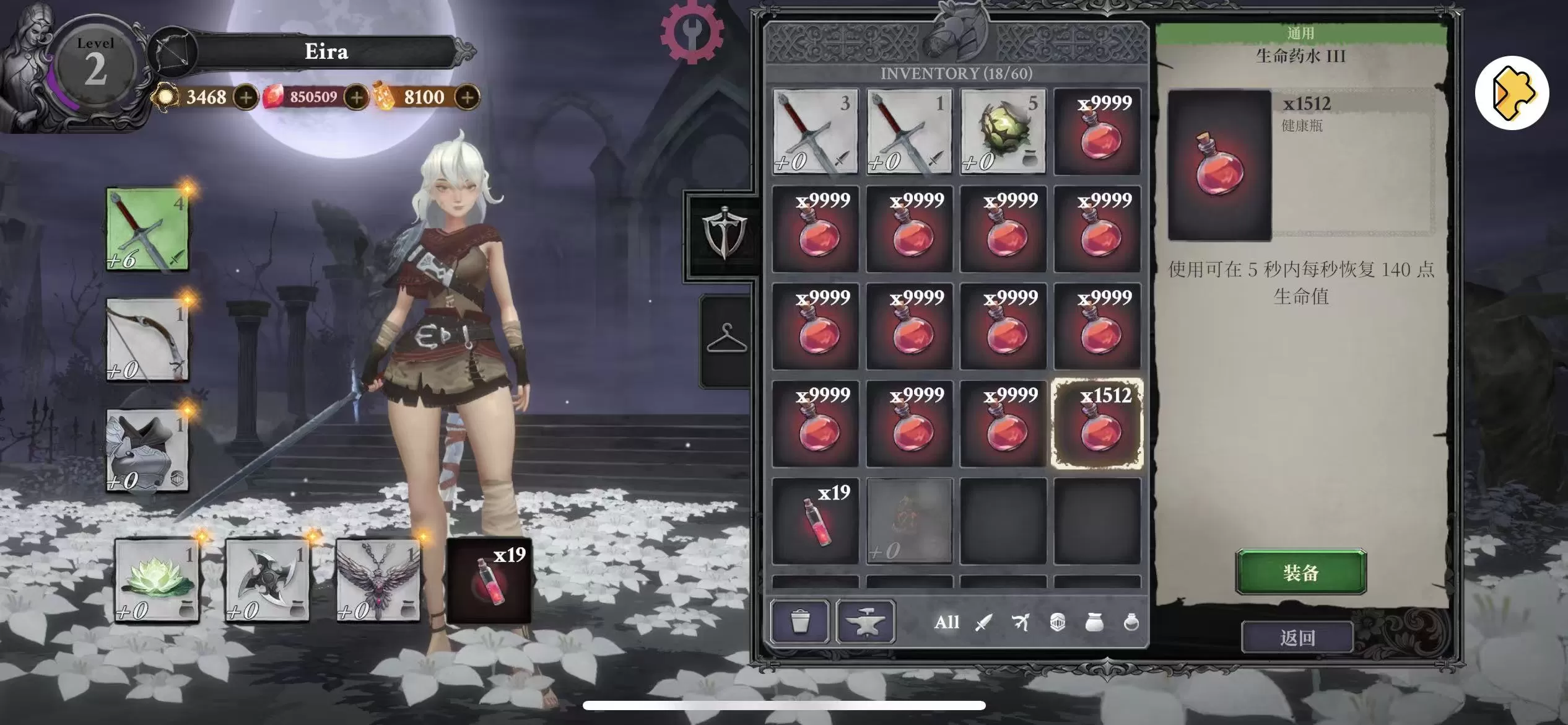Switch to the shield-and-sword equipment tab
Screen dimensions: 1568x725
(723, 235)
